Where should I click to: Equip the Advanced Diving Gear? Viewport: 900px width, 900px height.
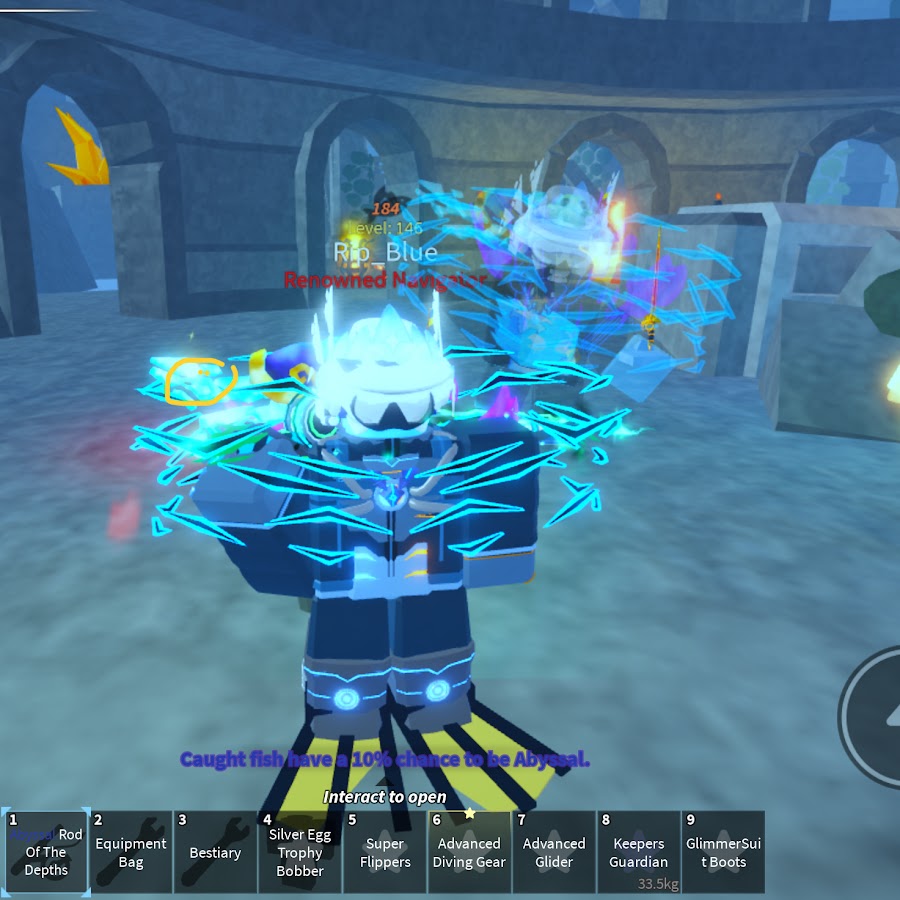coord(469,852)
